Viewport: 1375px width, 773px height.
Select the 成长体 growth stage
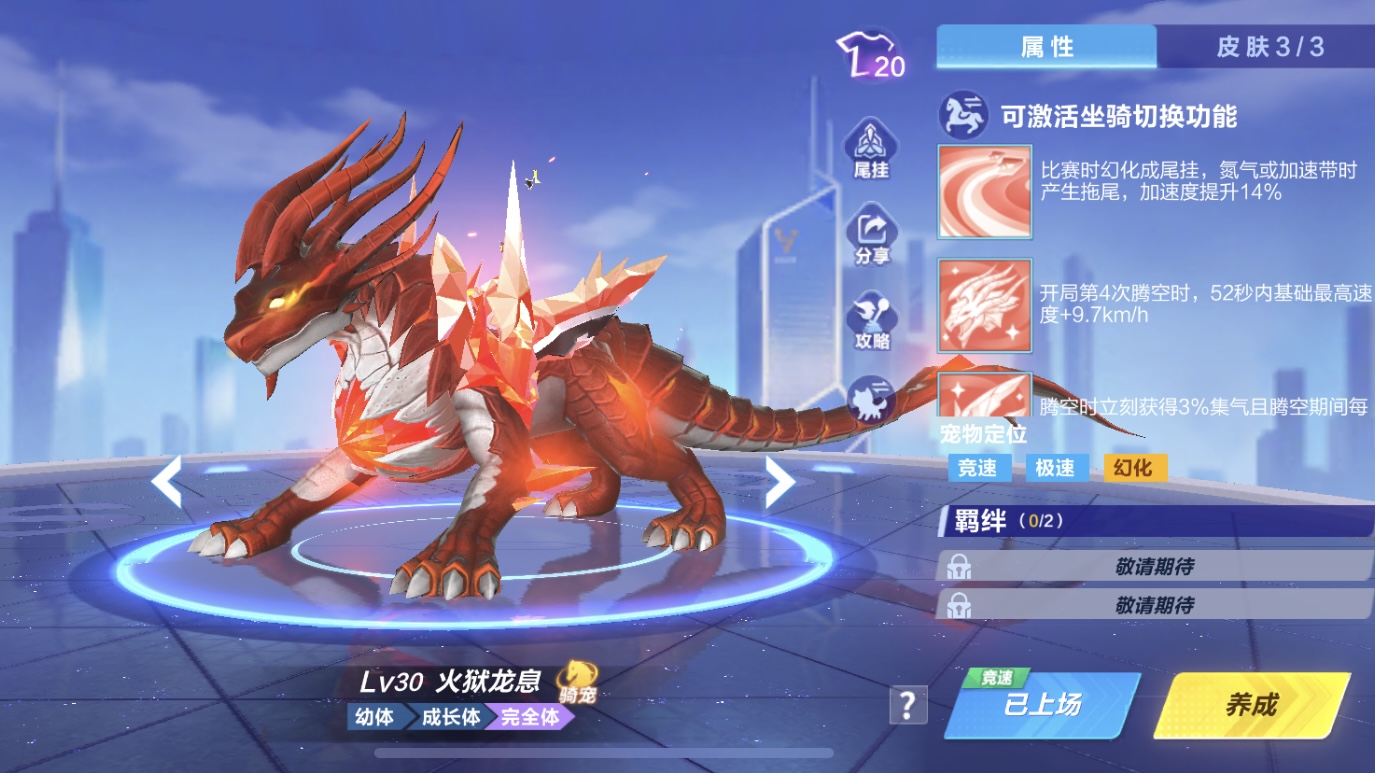tap(449, 717)
